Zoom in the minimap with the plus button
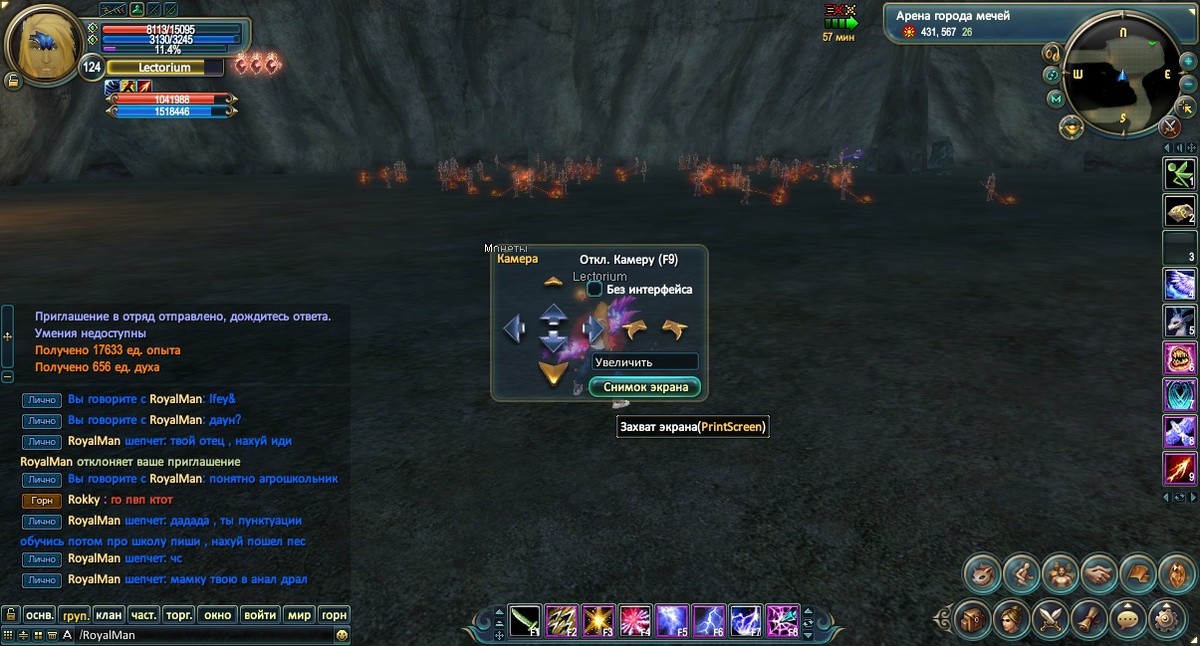The width and height of the screenshot is (1200, 646). [x=1188, y=62]
